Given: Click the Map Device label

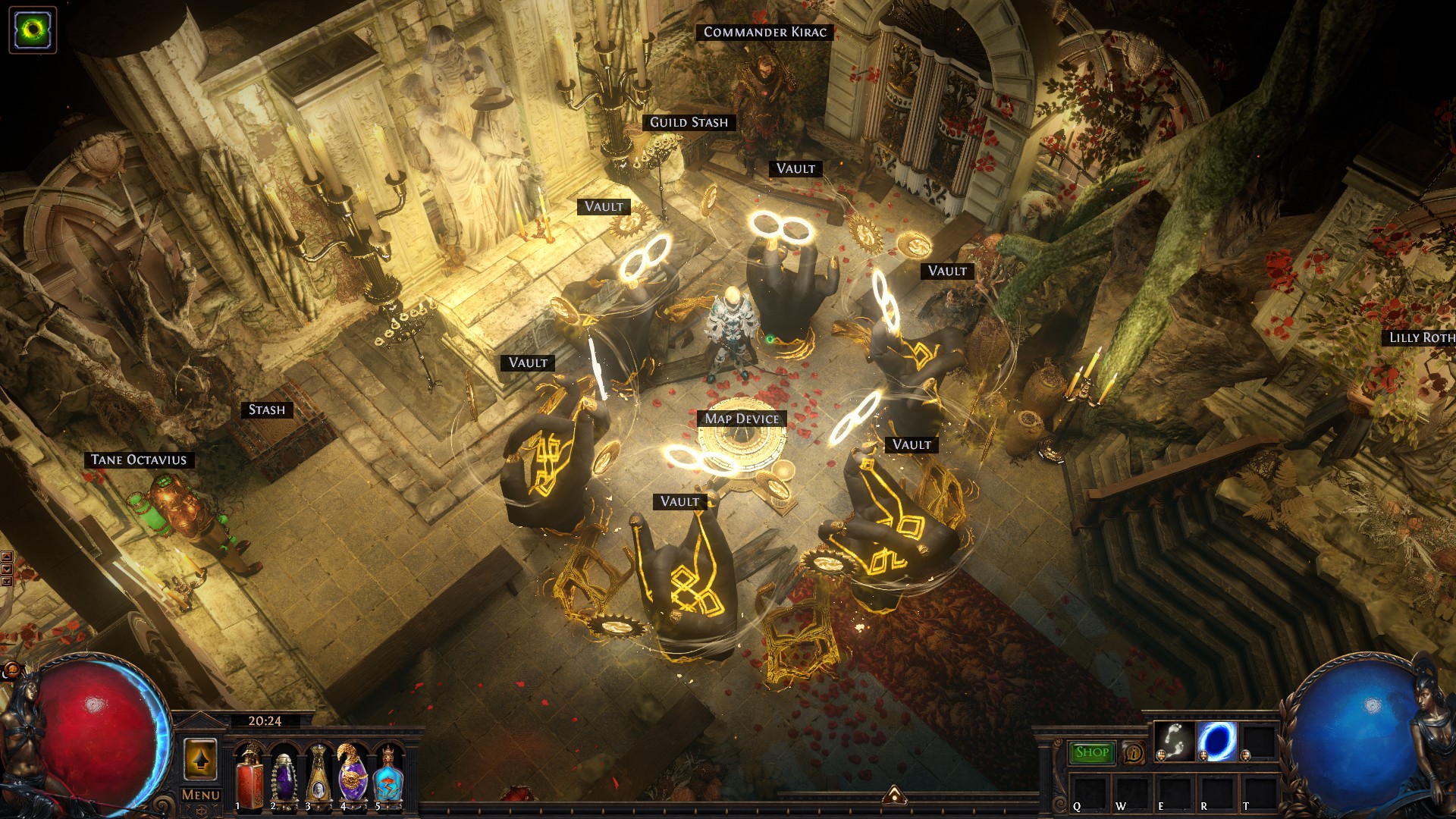Looking at the screenshot, I should (x=742, y=419).
